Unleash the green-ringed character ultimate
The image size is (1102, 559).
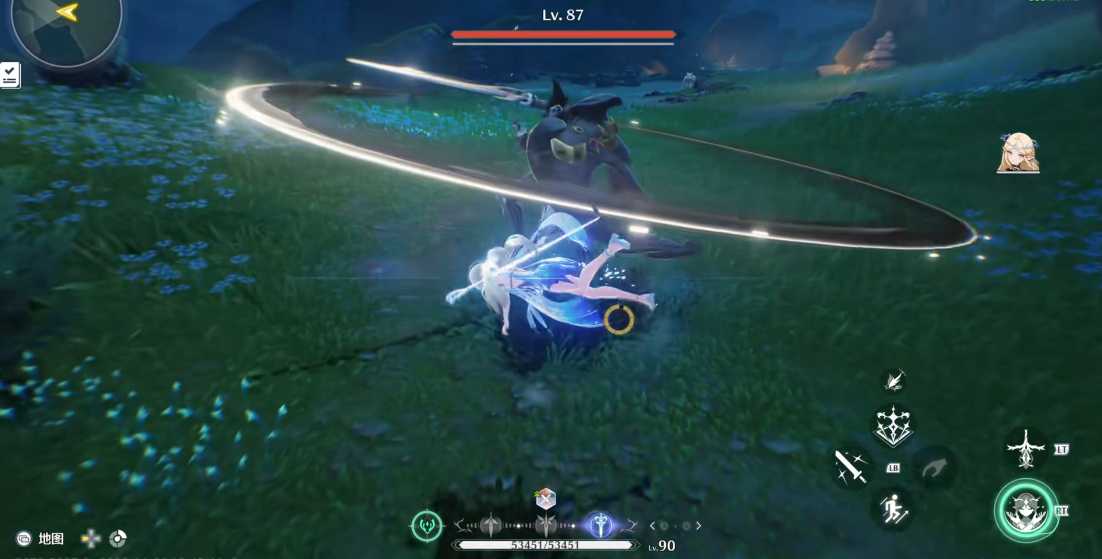tap(1026, 510)
